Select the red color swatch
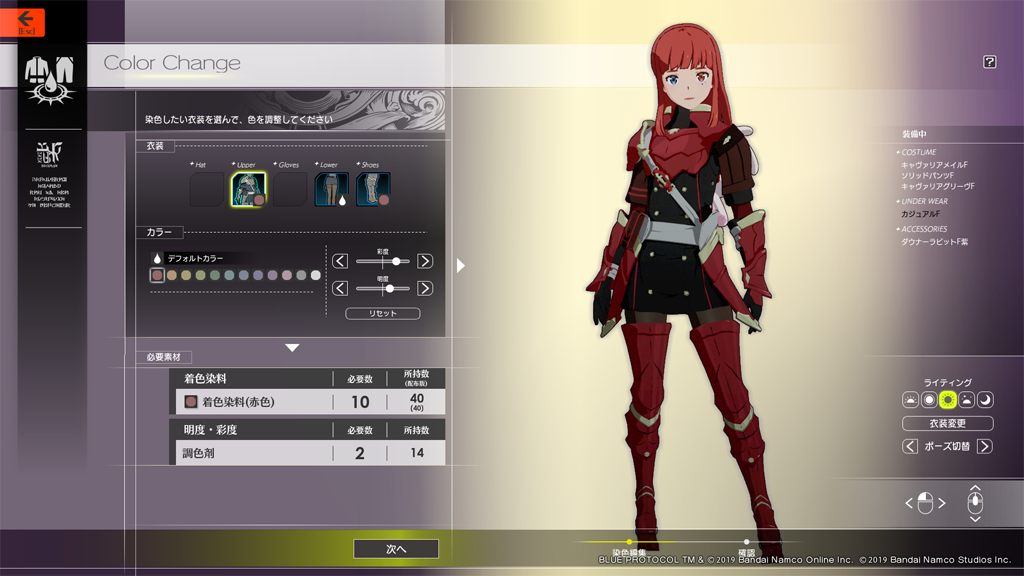Screen dimensions: 1024x576 pos(157,275)
